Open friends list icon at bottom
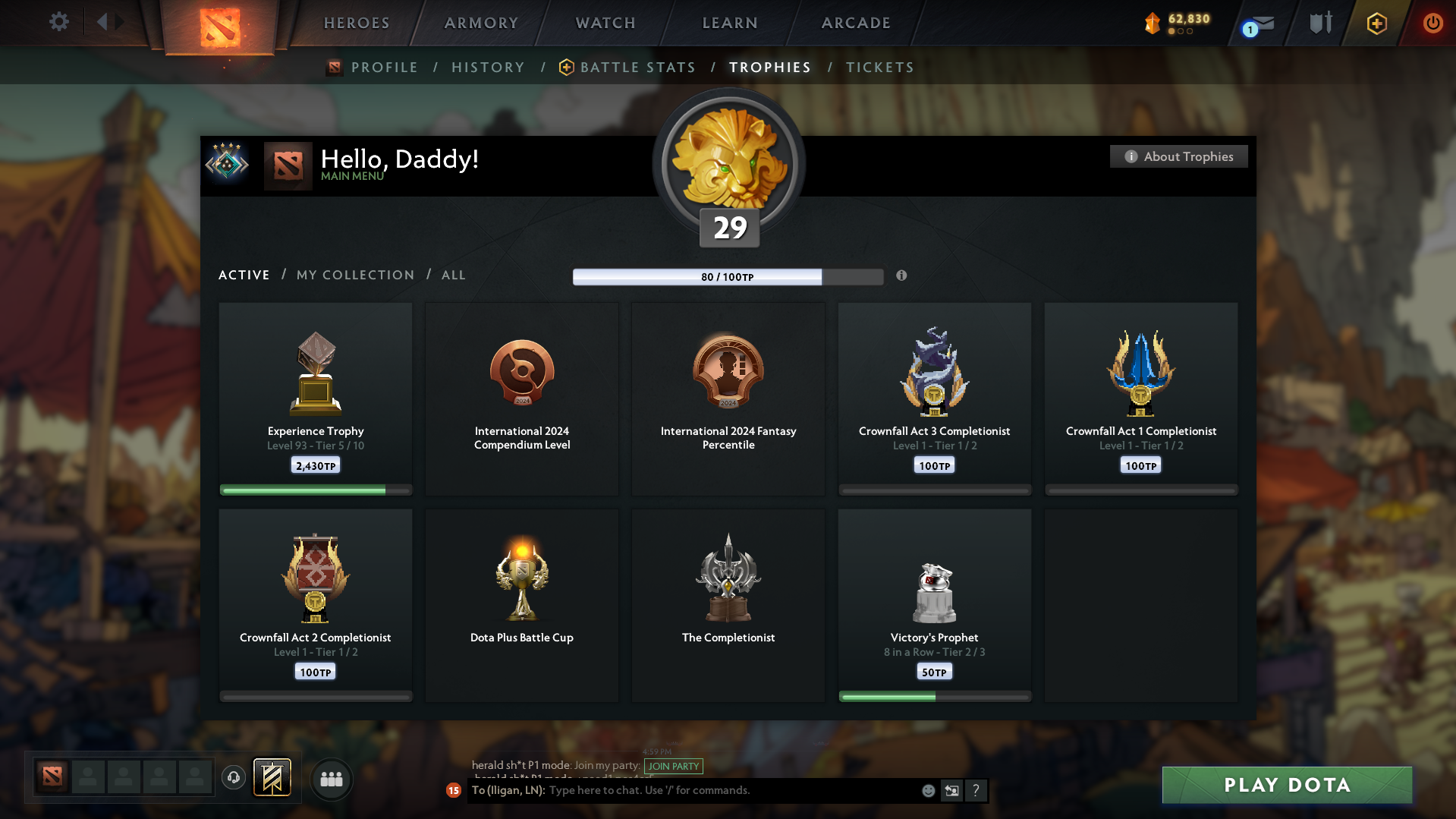This screenshot has height=819, width=1456. click(331, 779)
